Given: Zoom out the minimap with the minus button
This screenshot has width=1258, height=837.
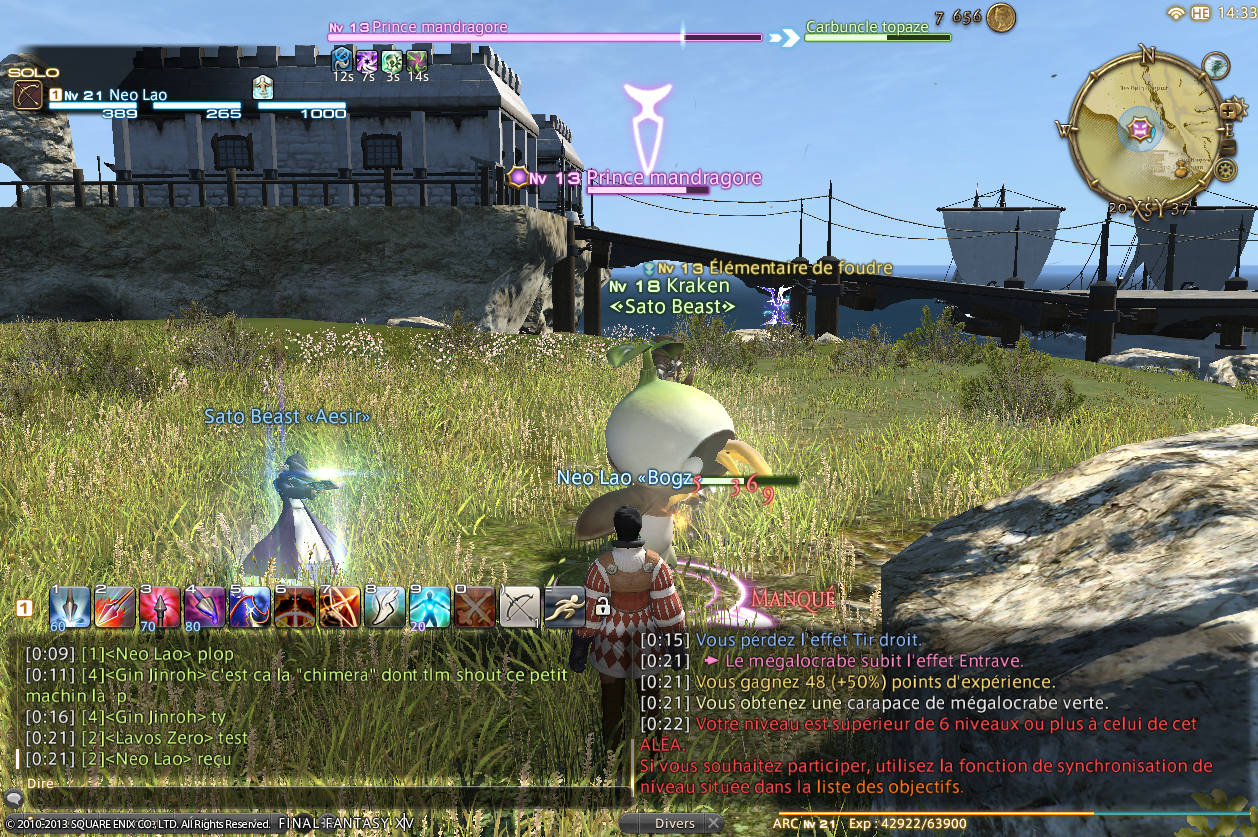Looking at the screenshot, I should click(1229, 148).
